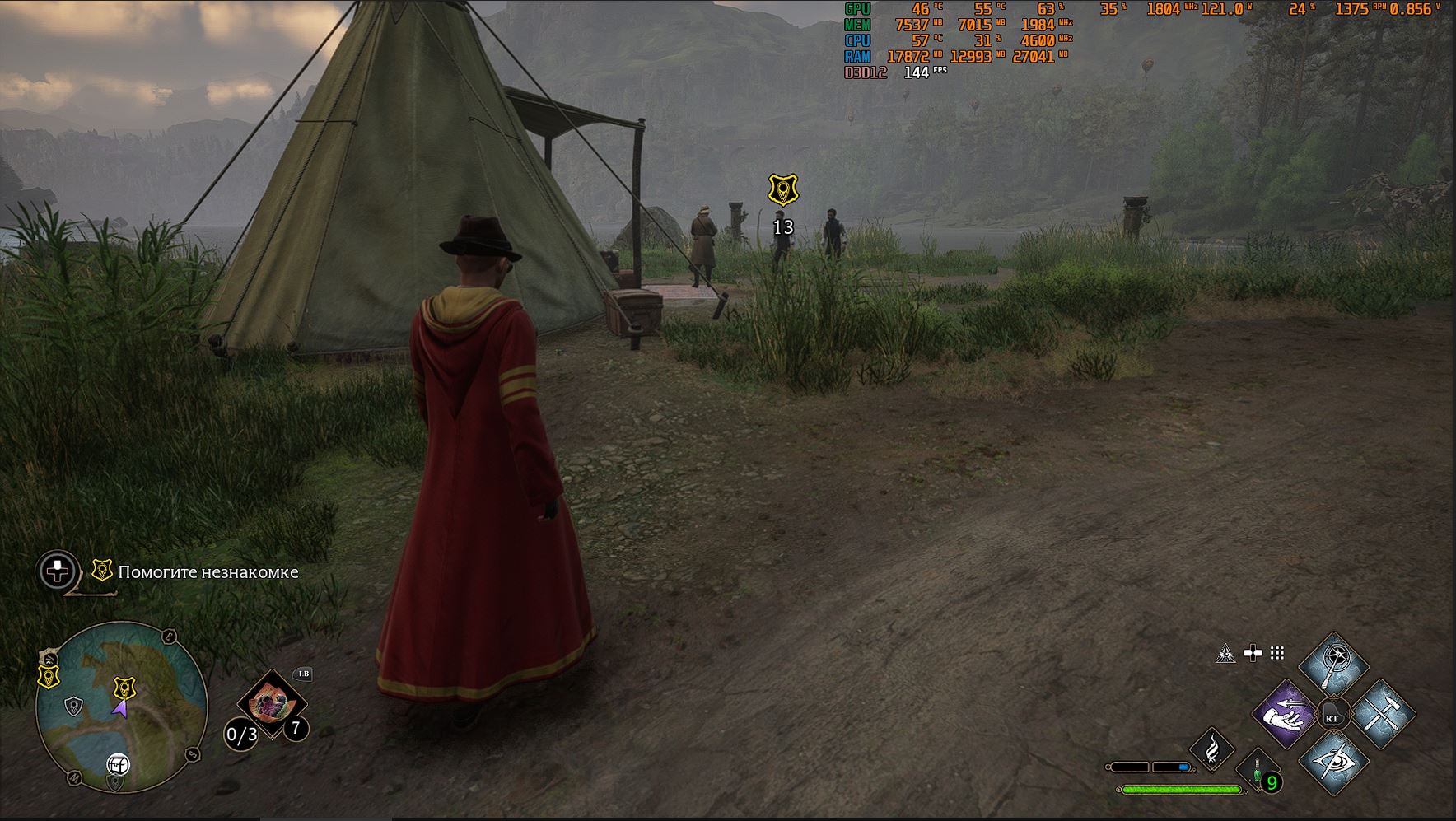1456x821 pixels.
Task: Cast the Disillusionment crossed-out eye spell
Action: [x=1333, y=763]
